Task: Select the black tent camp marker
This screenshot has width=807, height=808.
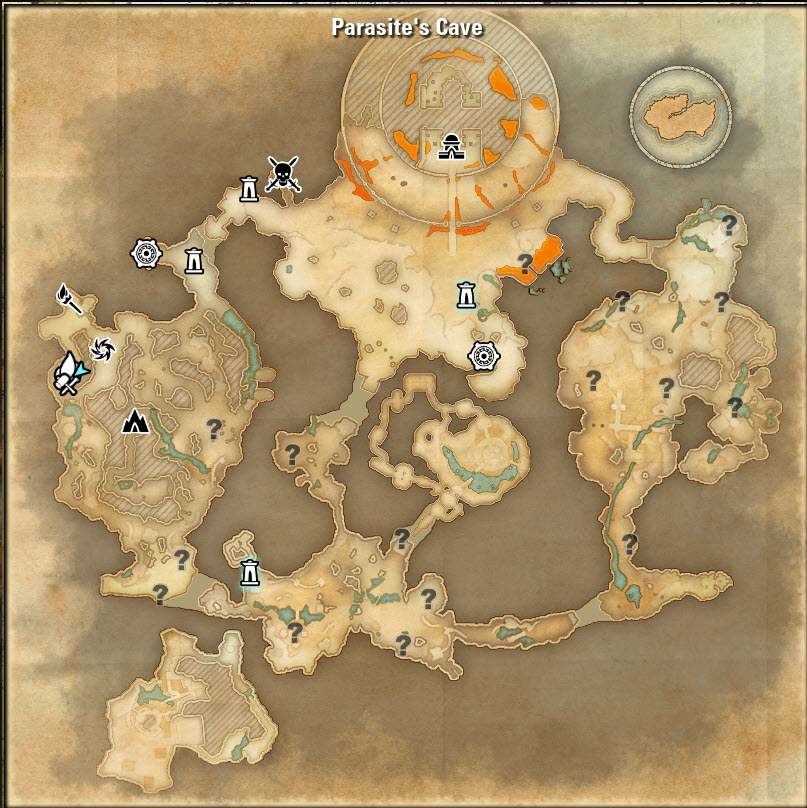Action: pyautogui.click(x=135, y=421)
